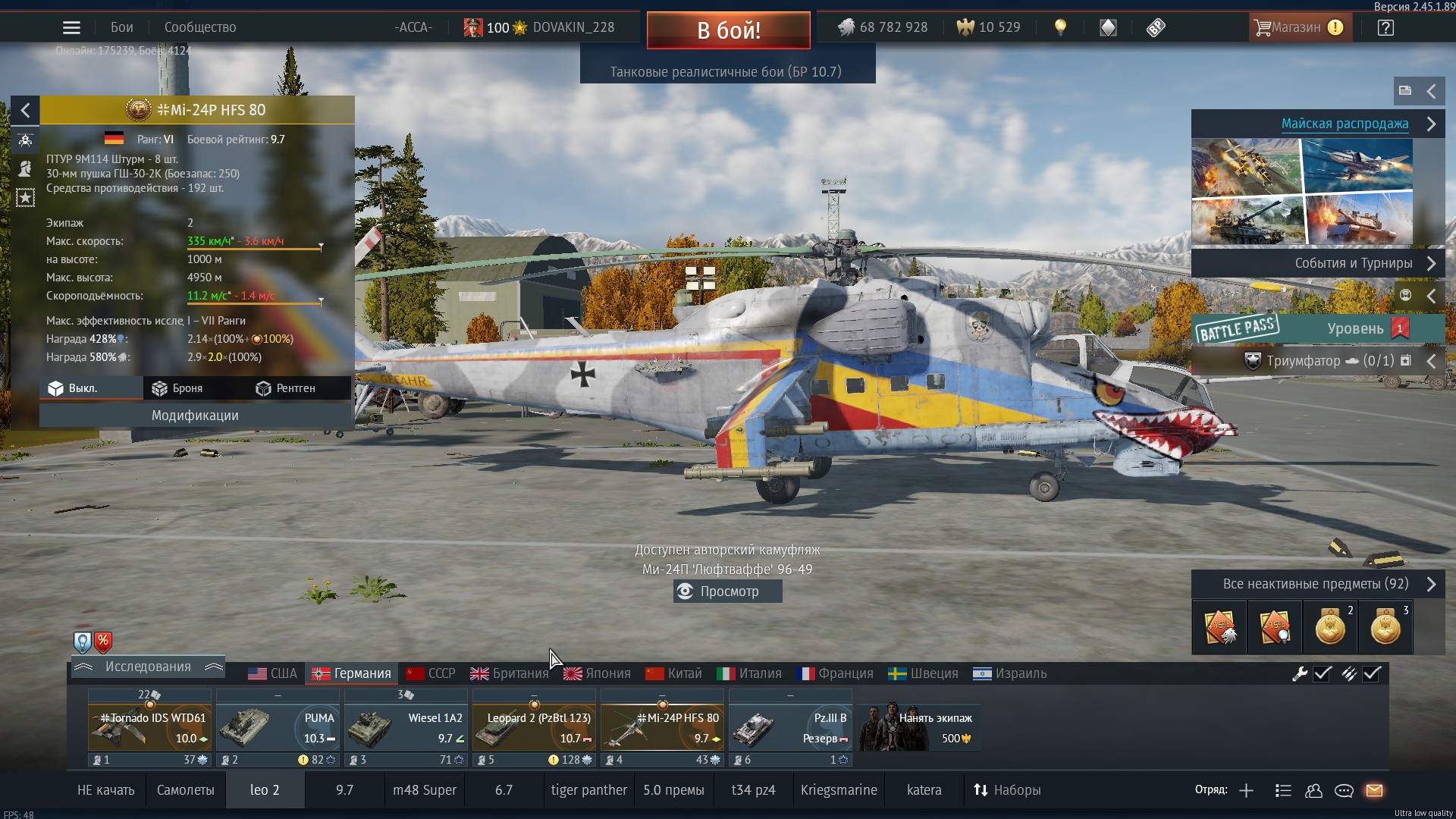This screenshot has width=1456, height=819.
Task: Open the «Модификации» panel
Action: 195,416
